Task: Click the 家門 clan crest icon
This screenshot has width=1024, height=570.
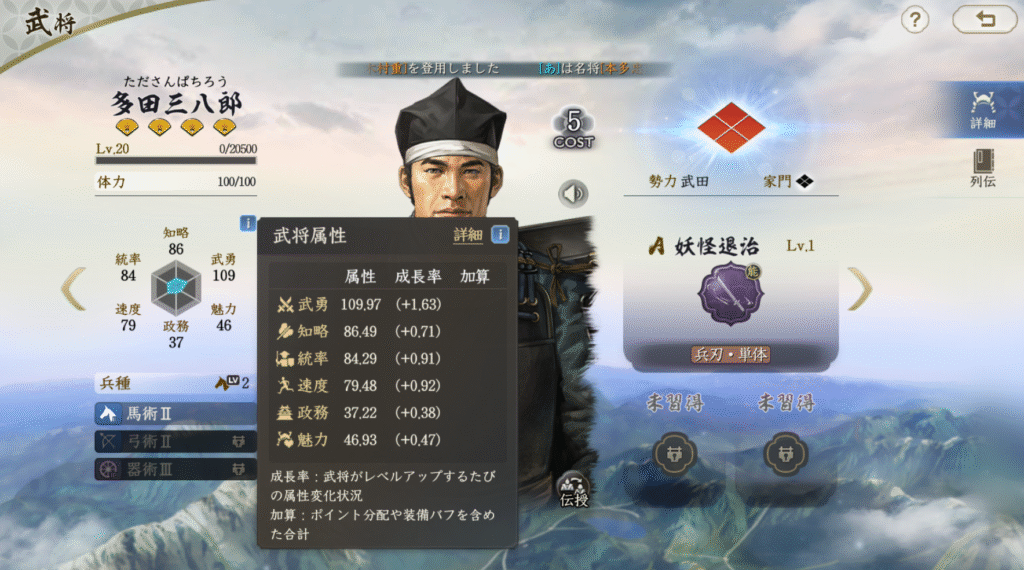Action: 804,181
